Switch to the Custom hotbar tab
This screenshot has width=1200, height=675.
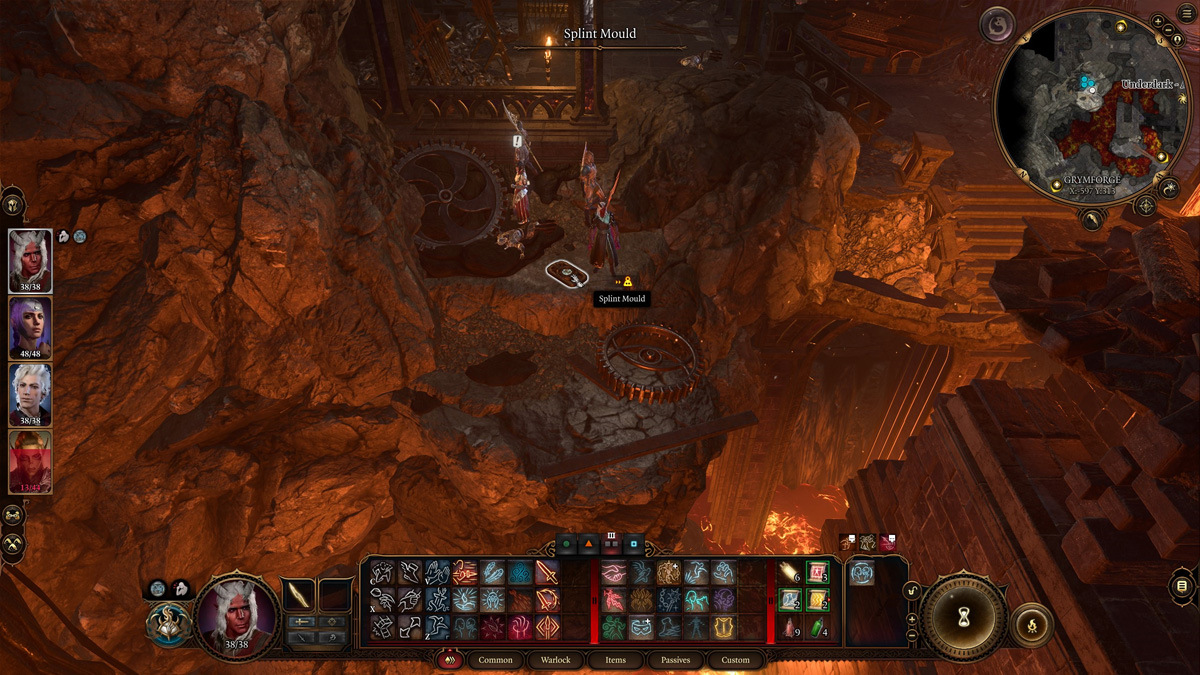coord(735,660)
